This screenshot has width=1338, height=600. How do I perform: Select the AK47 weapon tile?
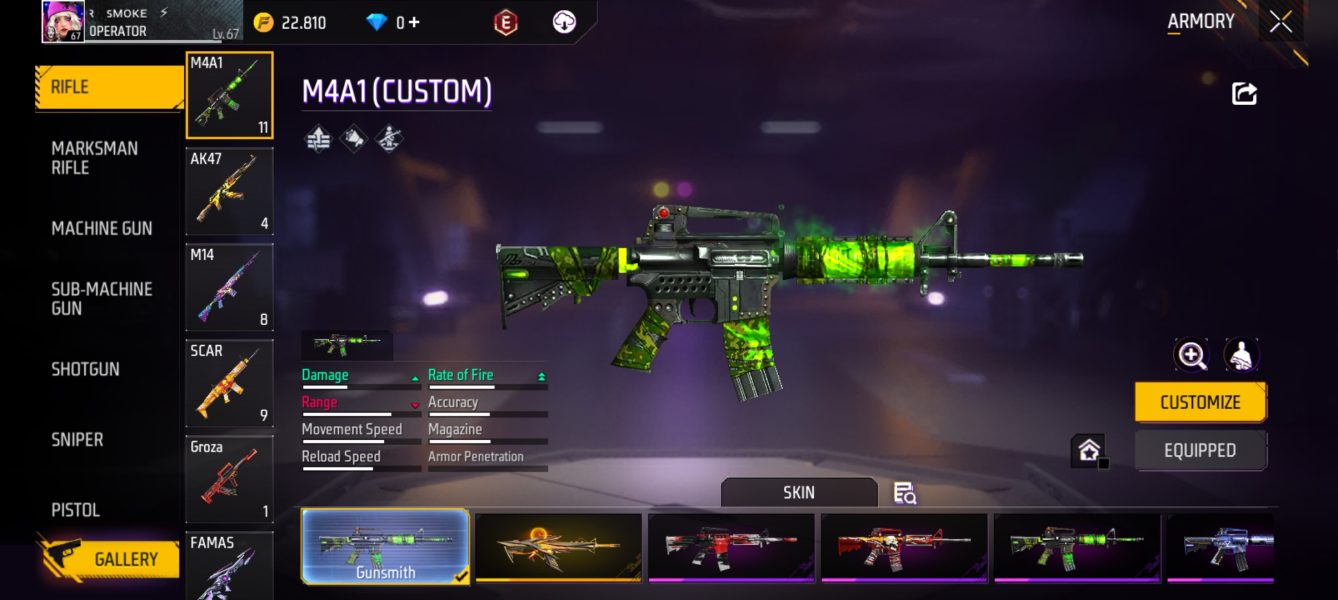(229, 191)
